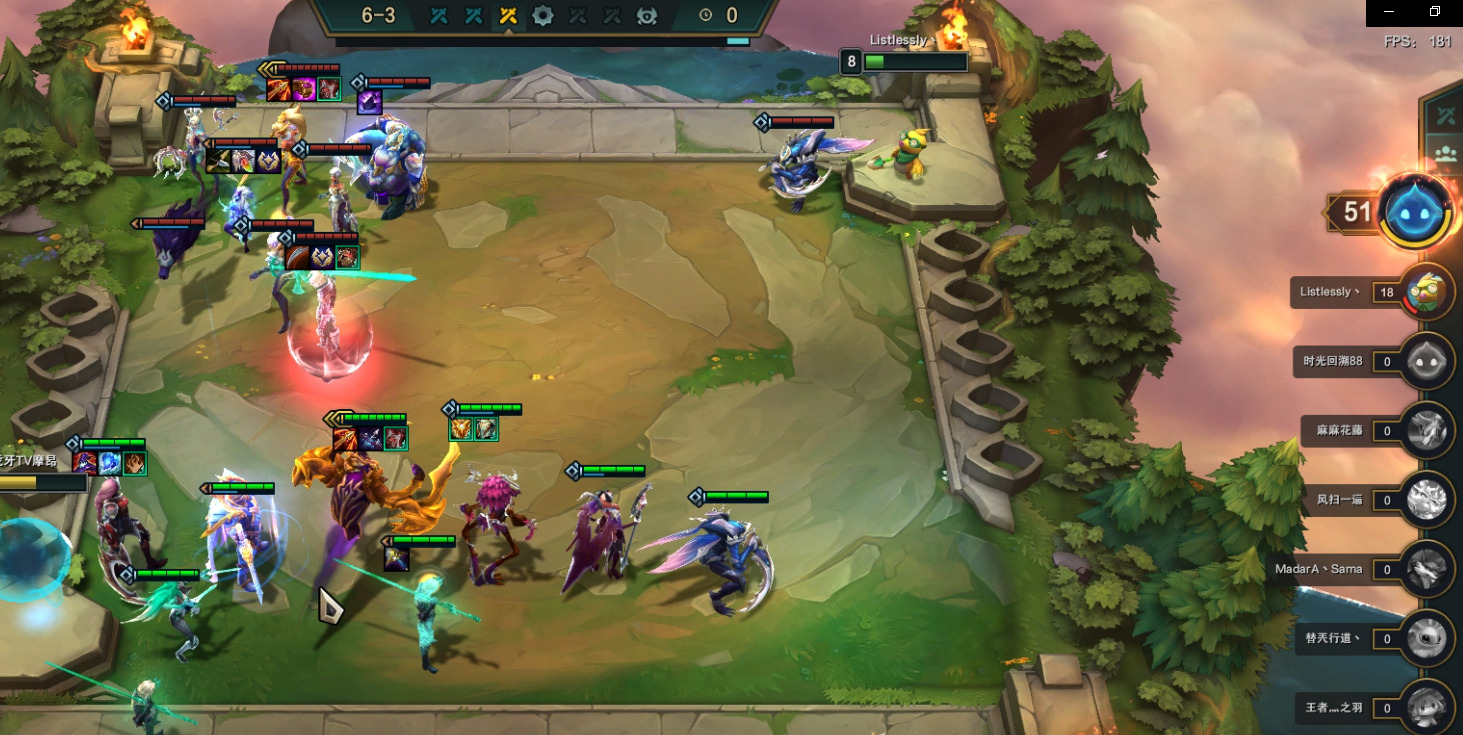Select the monster face round icon in tracker

[647, 15]
